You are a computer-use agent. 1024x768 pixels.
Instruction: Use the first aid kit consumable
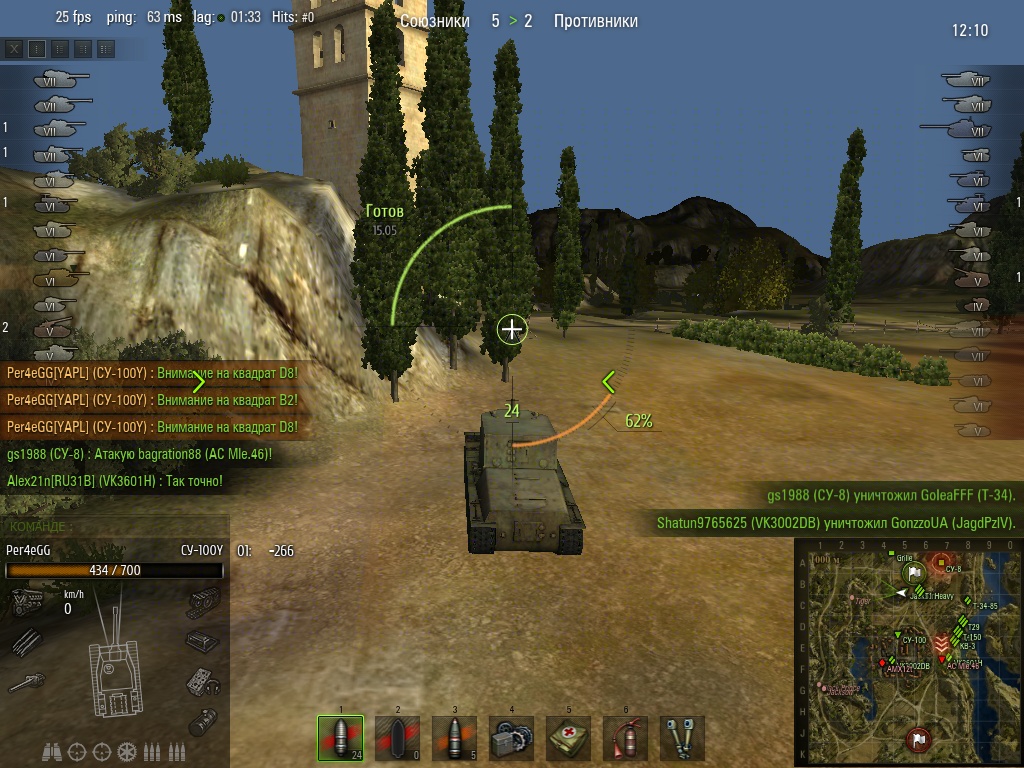[568, 738]
